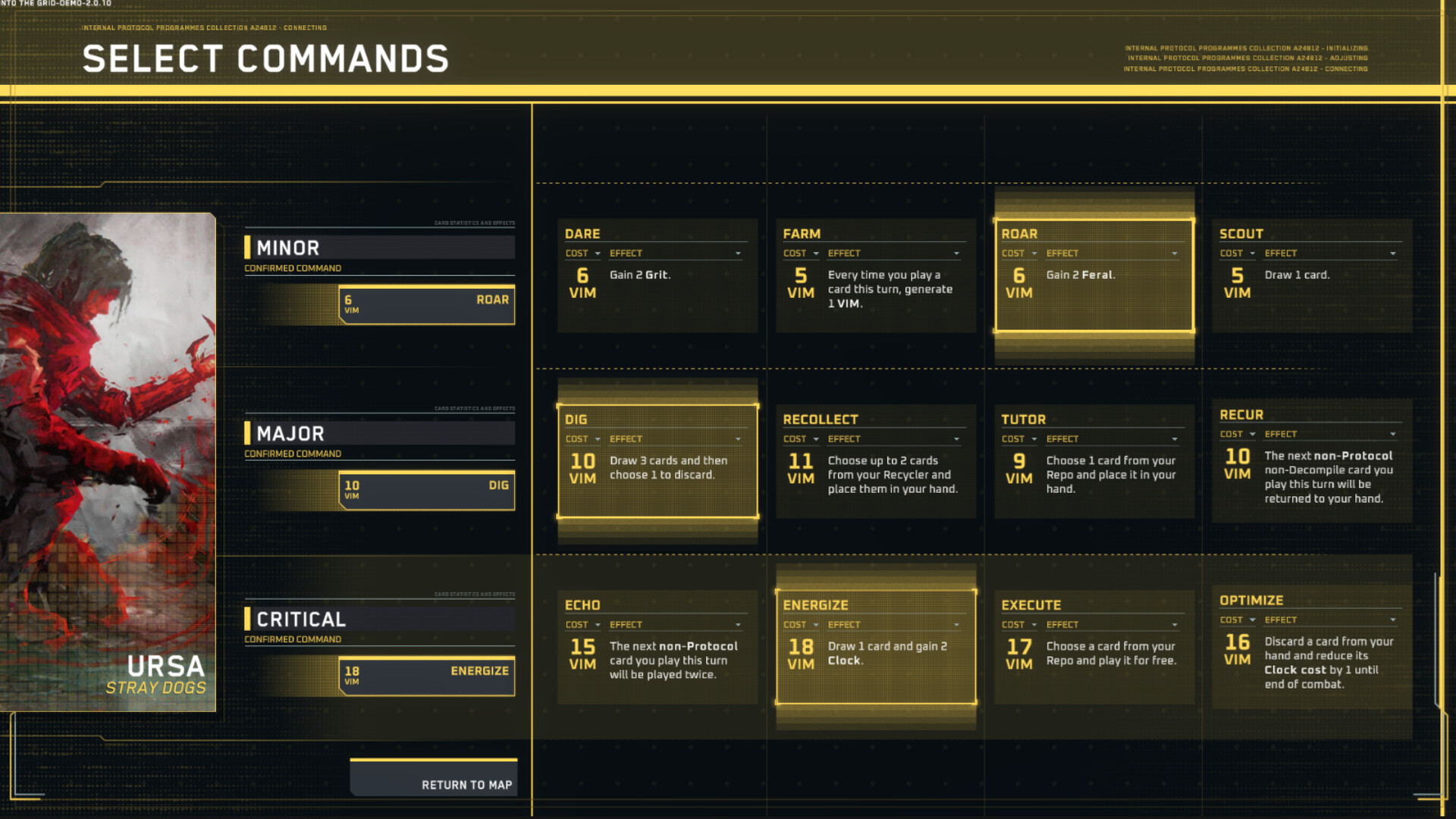Expand the COST filter on the SCOUT card

[x=1252, y=253]
